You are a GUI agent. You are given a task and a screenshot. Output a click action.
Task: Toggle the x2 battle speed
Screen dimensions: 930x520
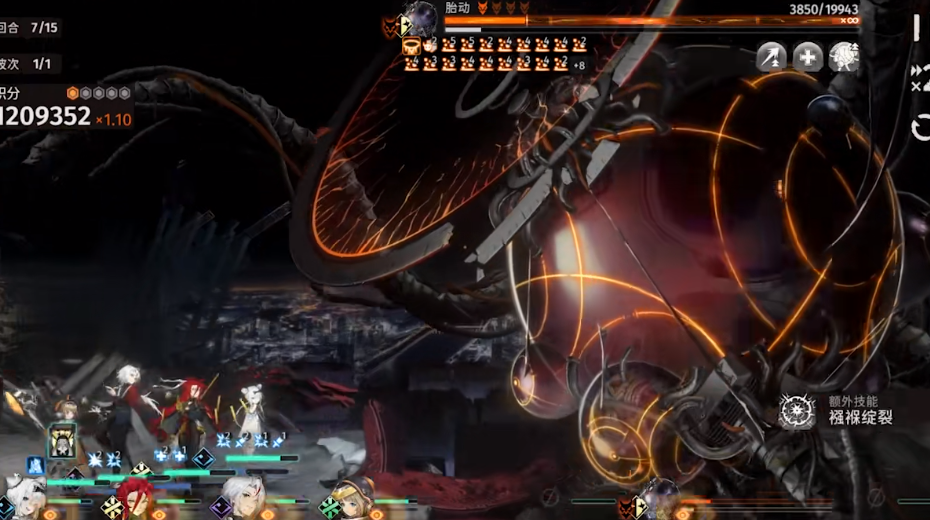click(920, 77)
